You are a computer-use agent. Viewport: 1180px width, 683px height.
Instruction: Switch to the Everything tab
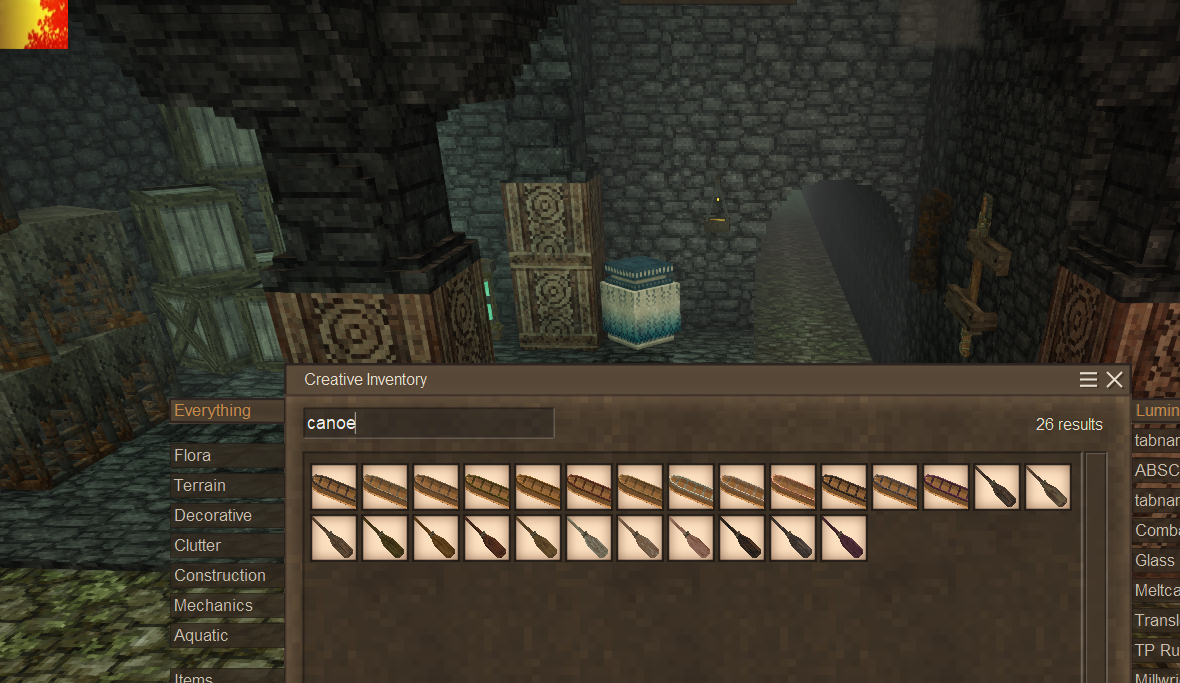pos(212,410)
